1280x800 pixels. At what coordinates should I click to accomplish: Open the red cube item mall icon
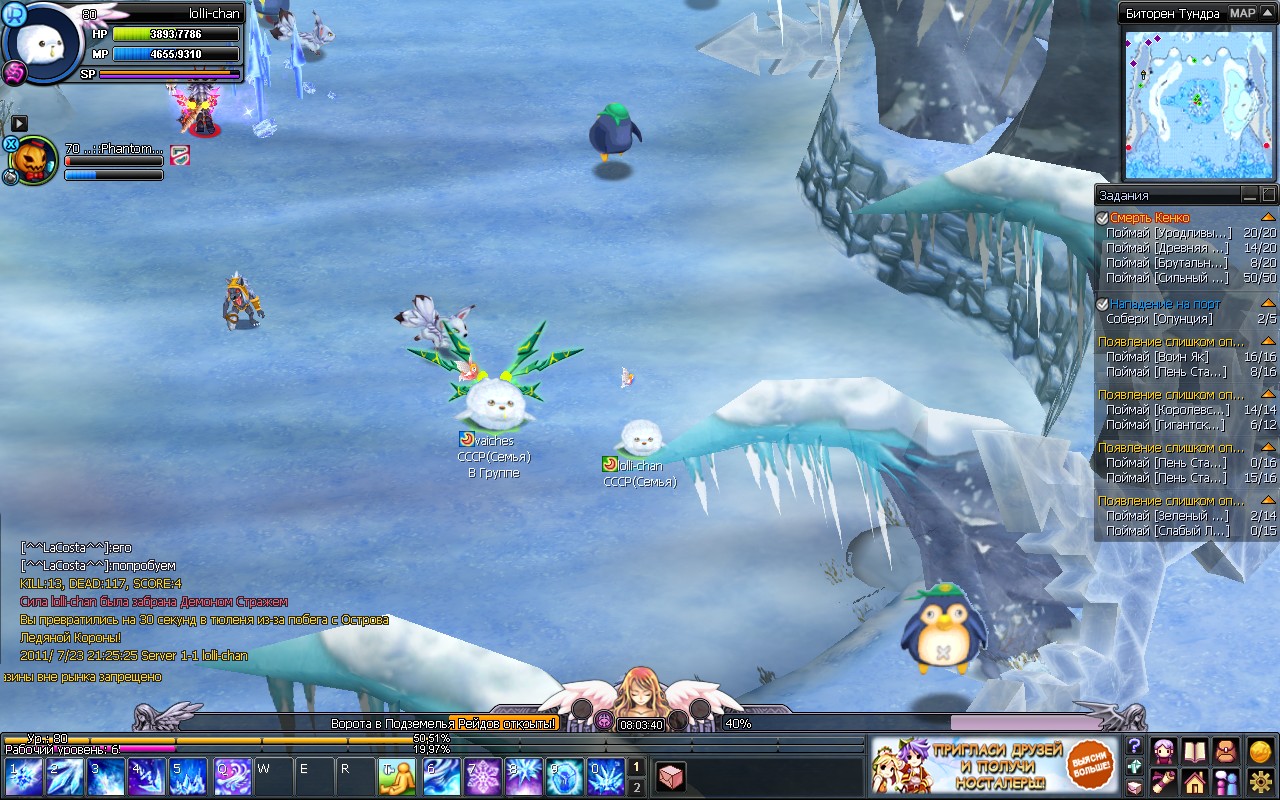tap(671, 776)
